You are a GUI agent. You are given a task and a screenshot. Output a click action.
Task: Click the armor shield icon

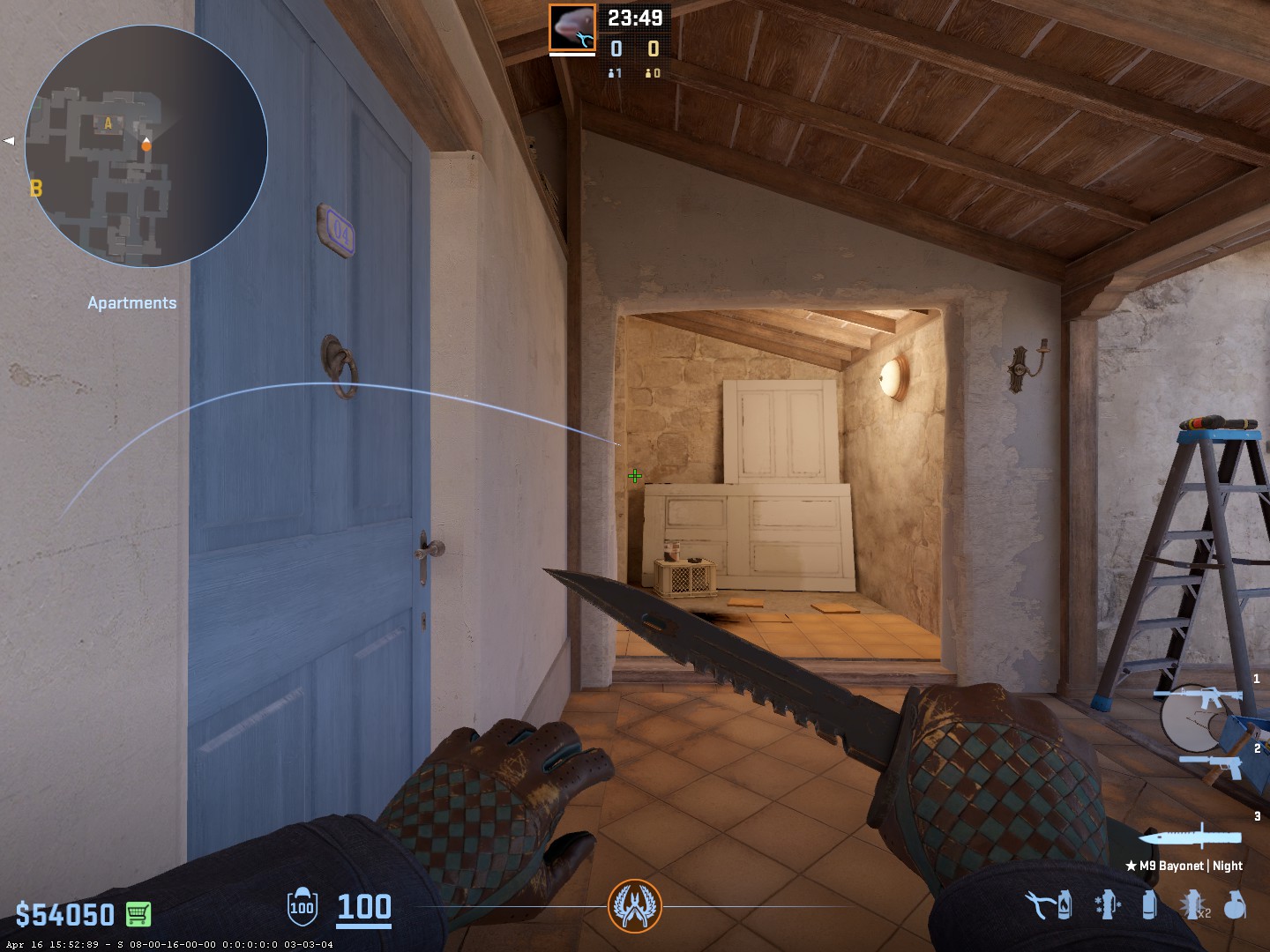tap(302, 906)
